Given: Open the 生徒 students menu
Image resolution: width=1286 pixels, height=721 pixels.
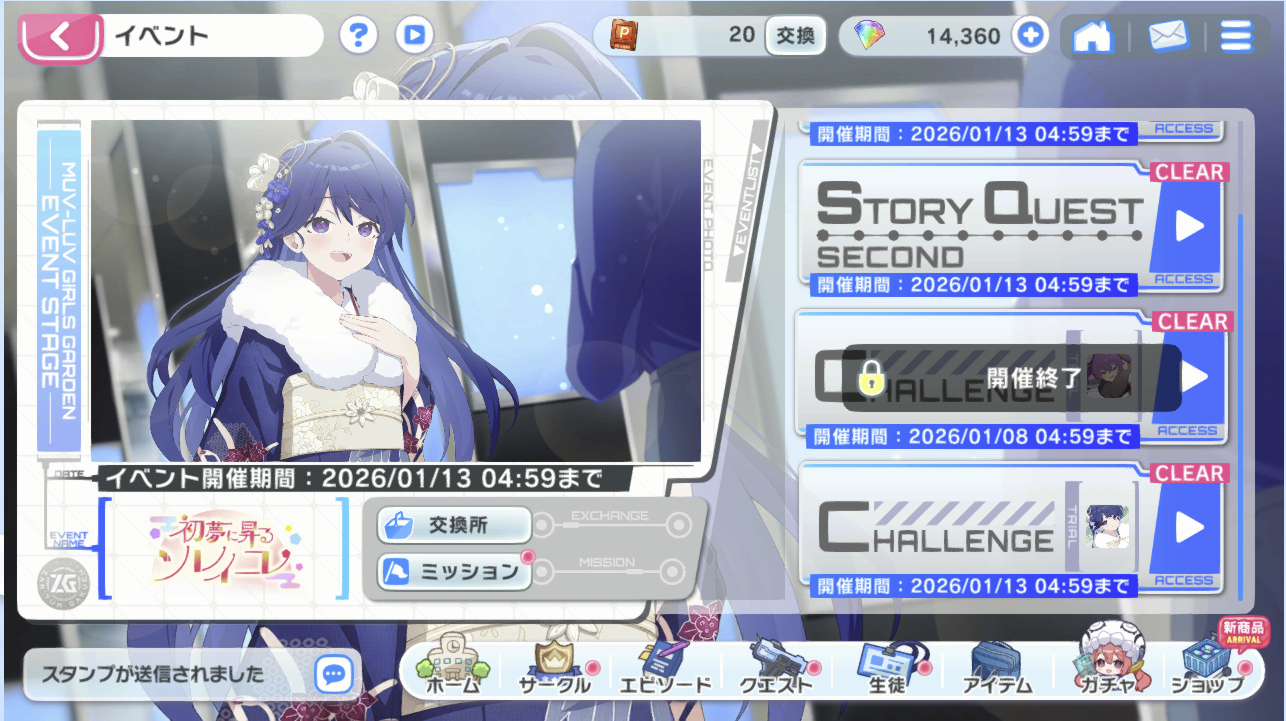Looking at the screenshot, I should [x=887, y=670].
